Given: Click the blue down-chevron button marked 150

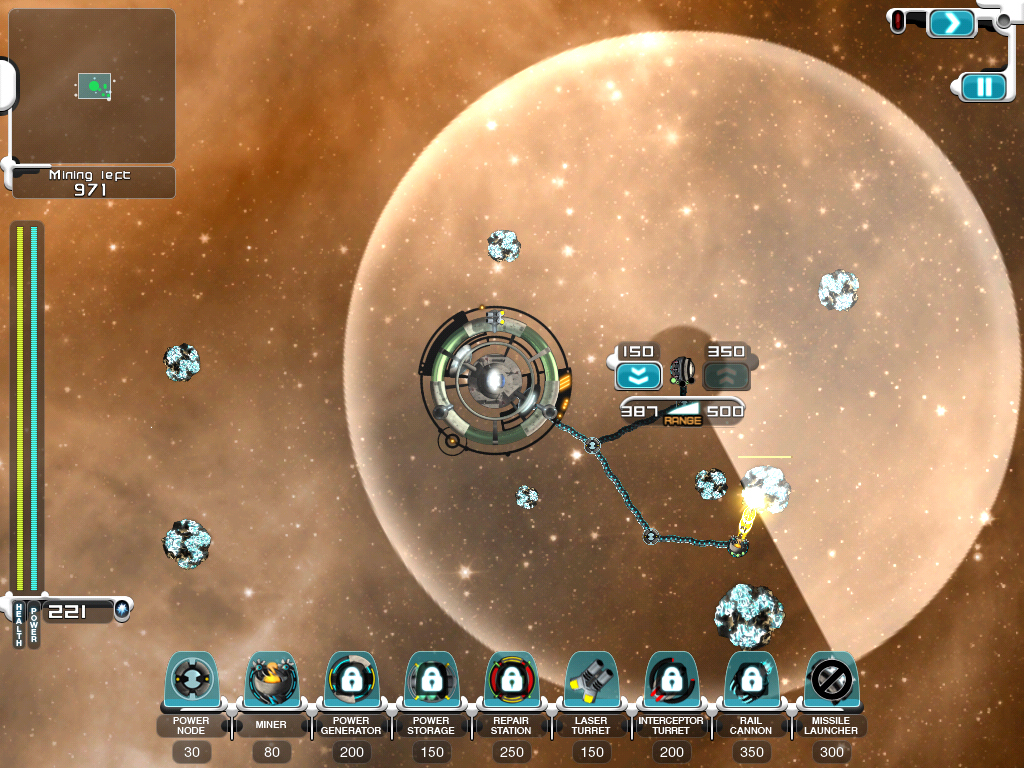Looking at the screenshot, I should pos(638,376).
